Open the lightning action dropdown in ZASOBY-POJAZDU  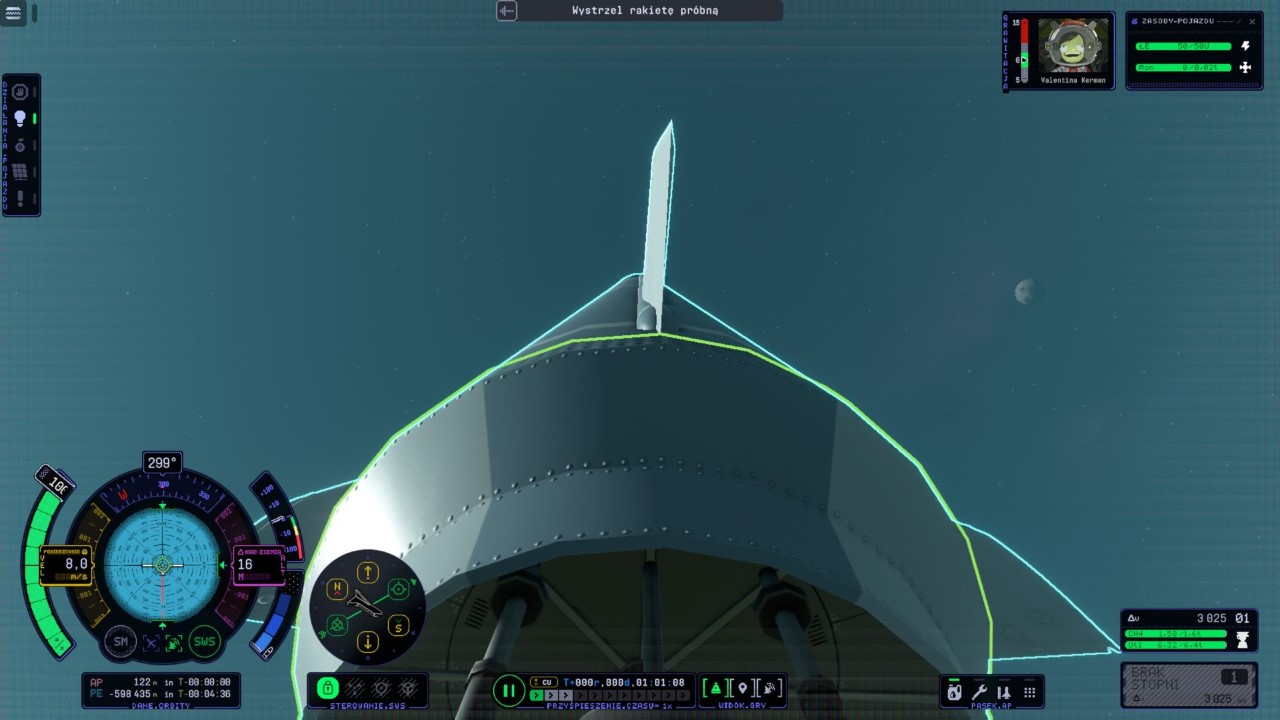1243,45
